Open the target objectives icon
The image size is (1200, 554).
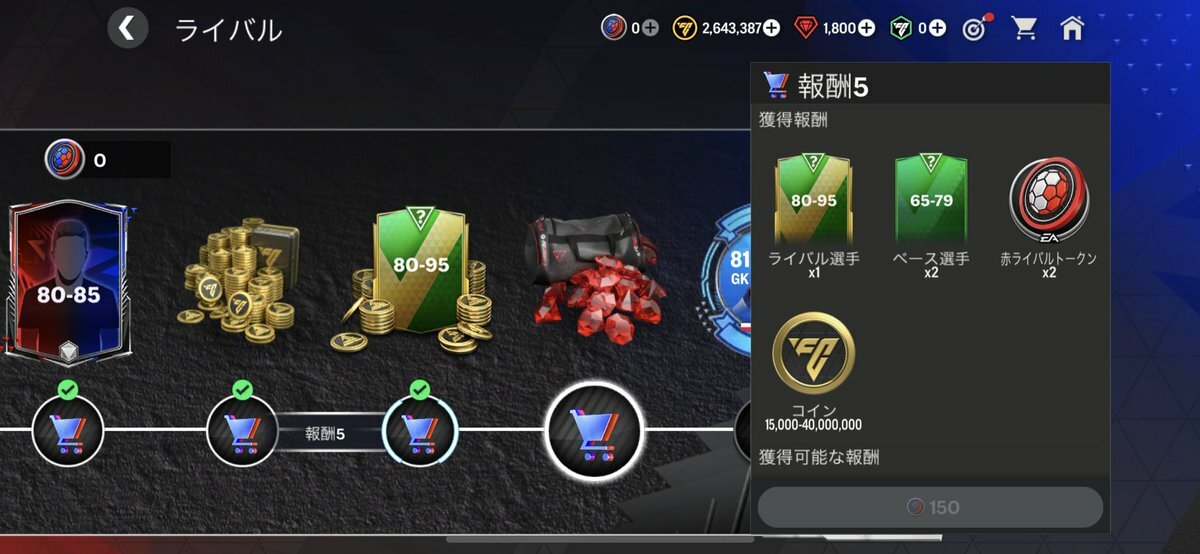[x=974, y=28]
